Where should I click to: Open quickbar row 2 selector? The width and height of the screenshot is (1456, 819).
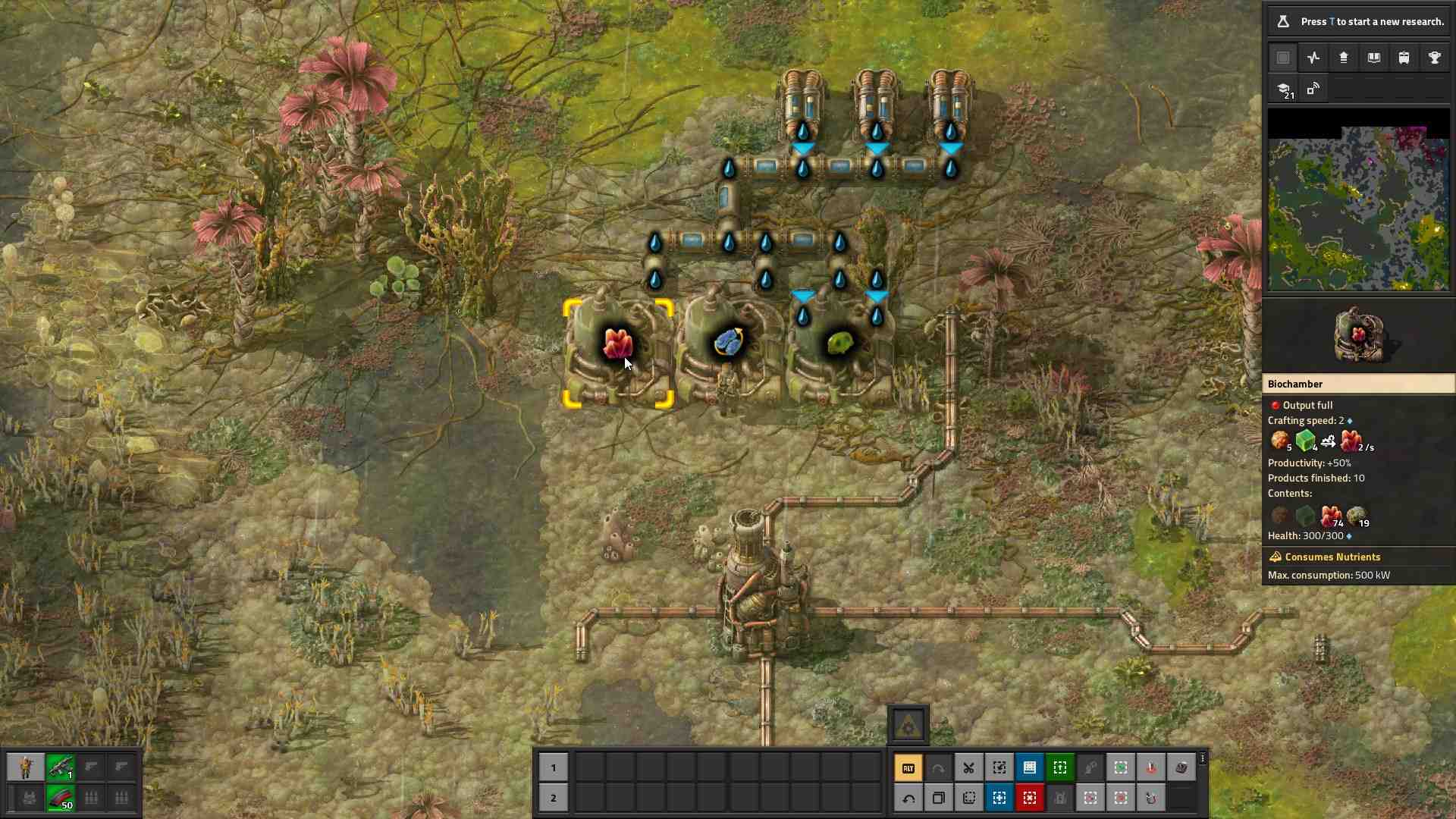coord(554,798)
